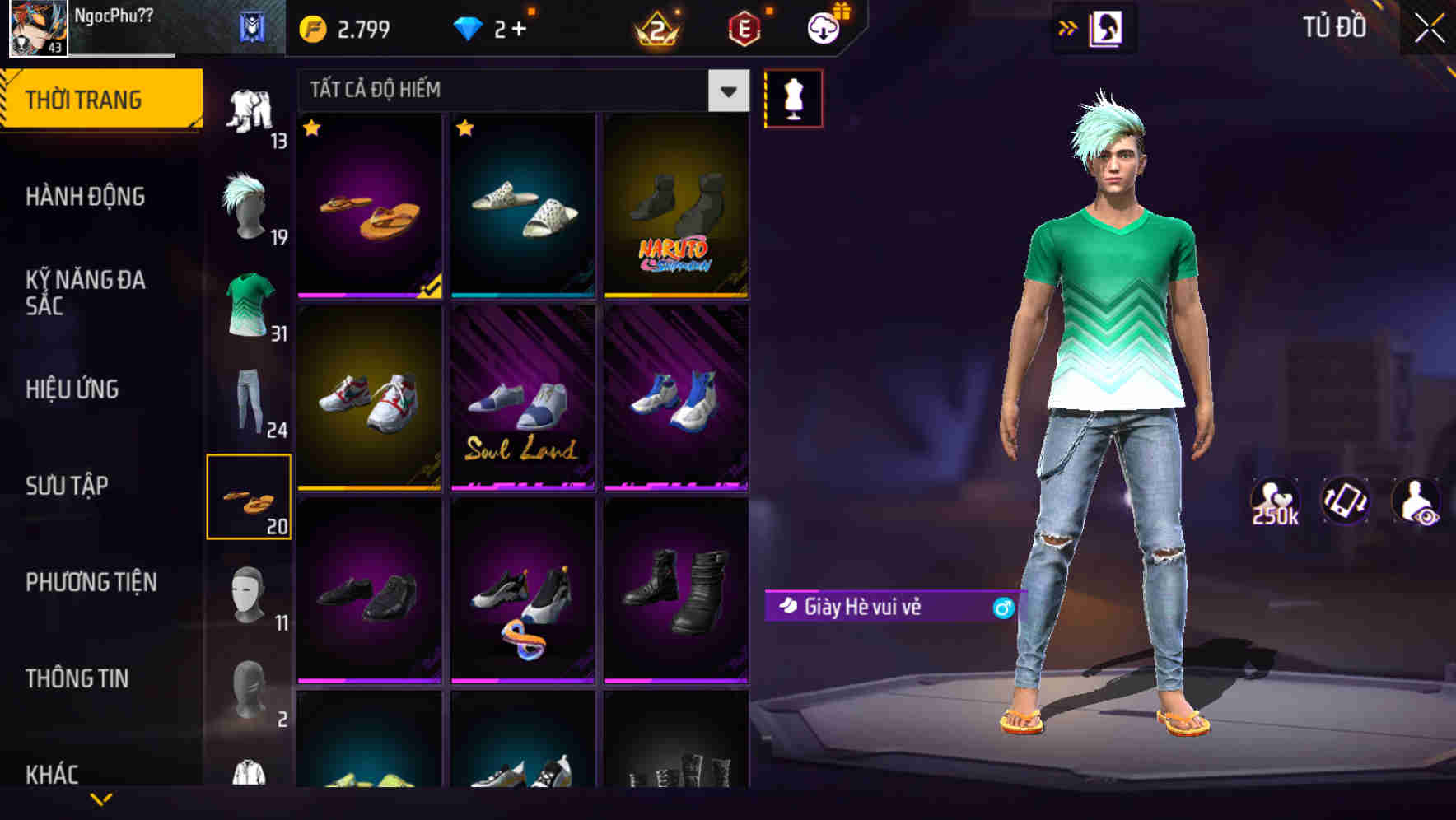
Task: Expand more categories with the bottom chevron
Action: 101,798
